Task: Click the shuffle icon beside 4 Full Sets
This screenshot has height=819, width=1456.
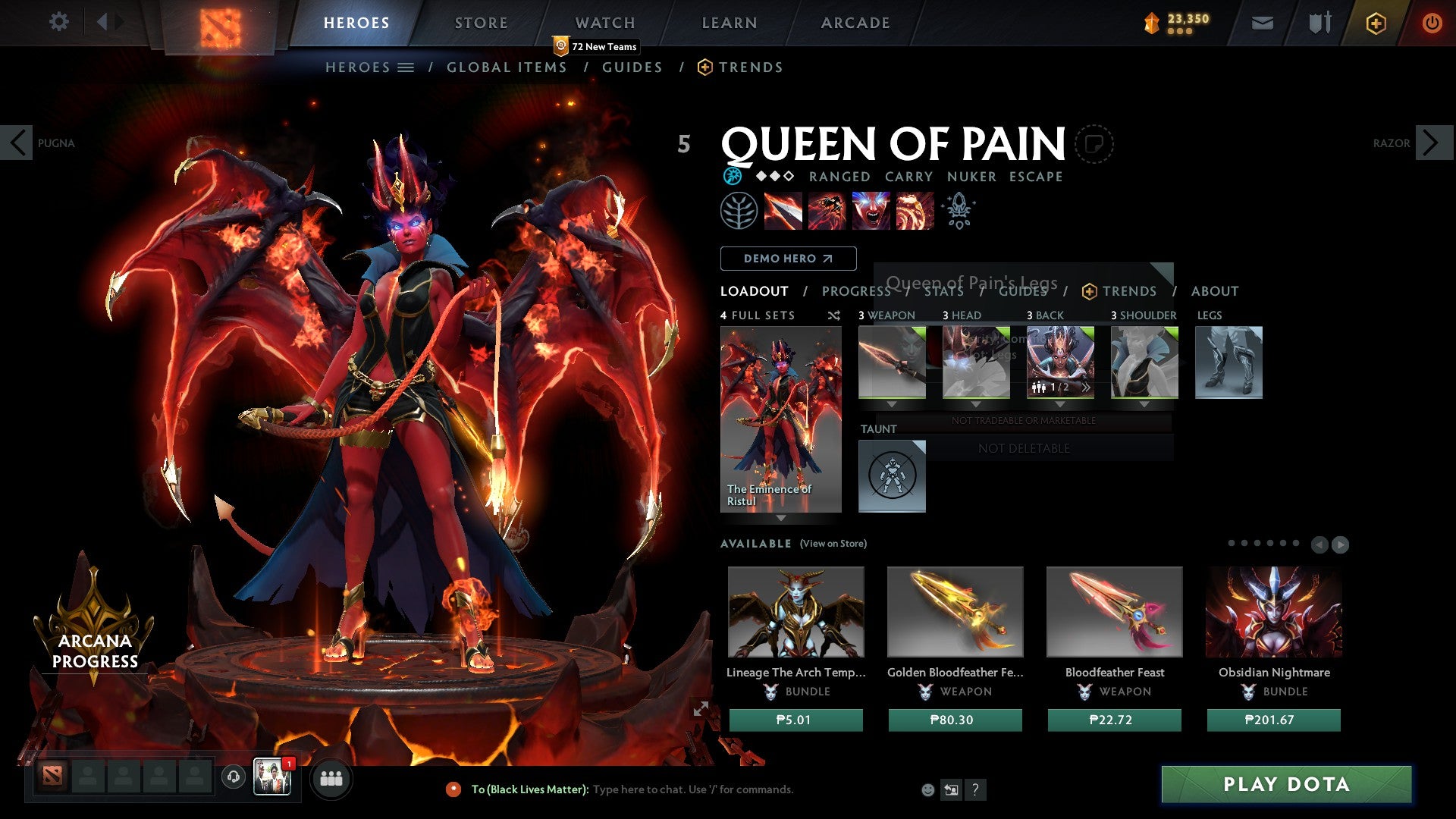Action: pos(833,315)
